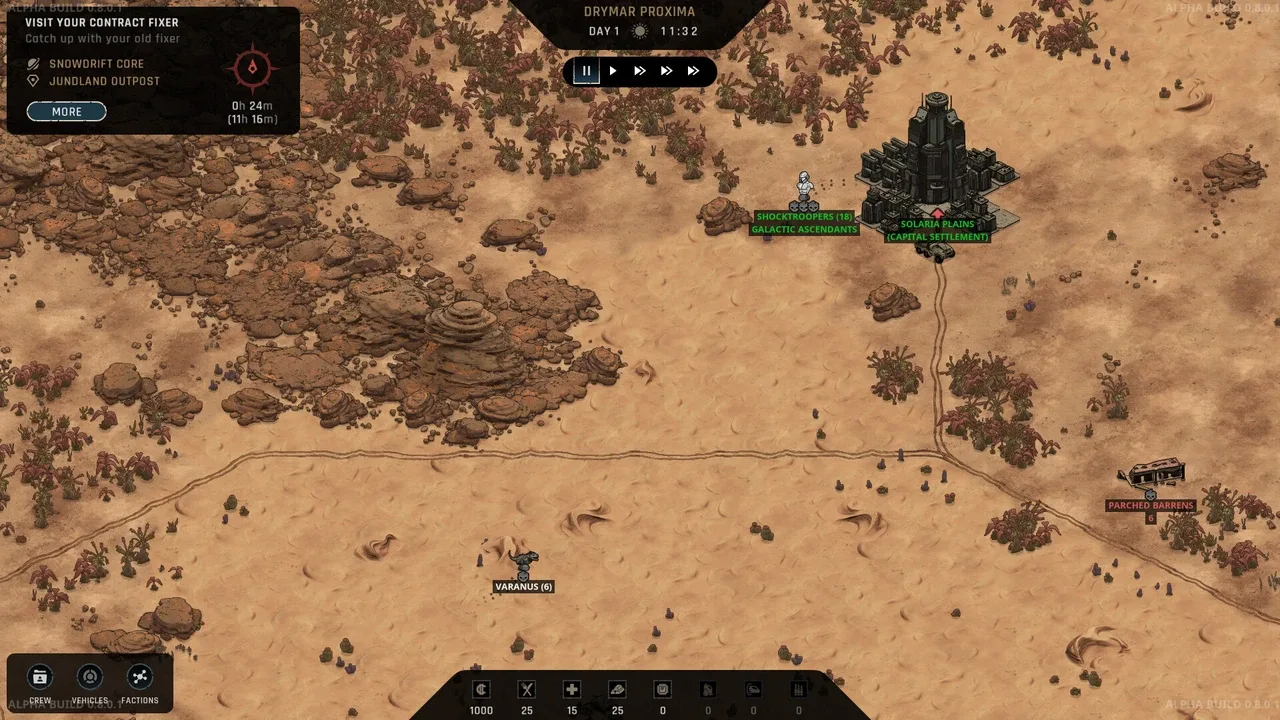Click the red compass objective icon
Screen dimensions: 1280x720
tap(252, 68)
